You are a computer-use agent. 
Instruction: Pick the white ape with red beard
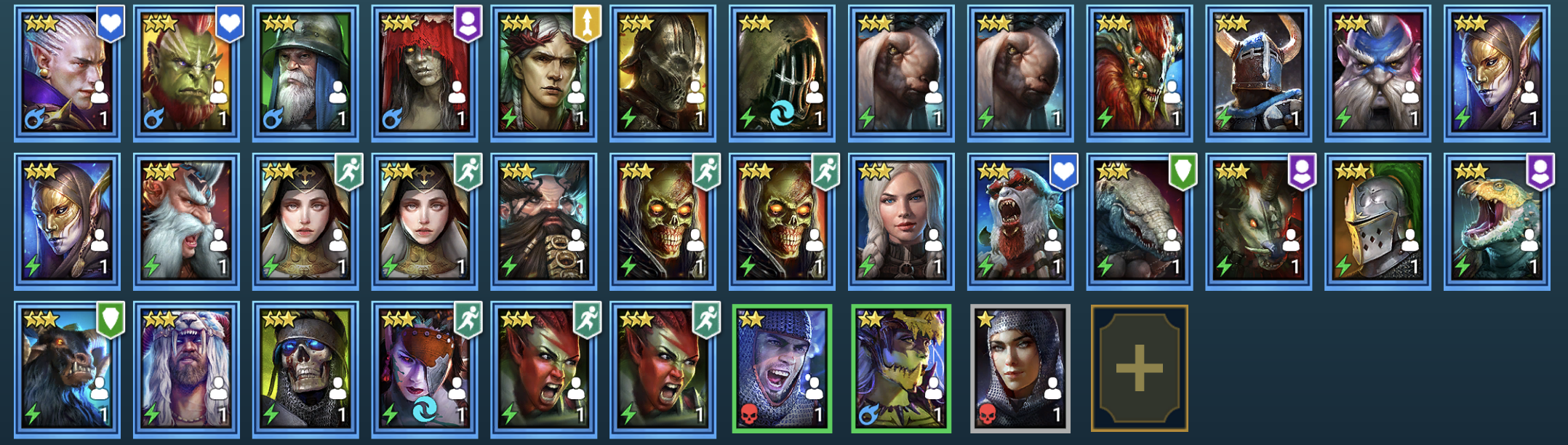pyautogui.click(x=1020, y=221)
